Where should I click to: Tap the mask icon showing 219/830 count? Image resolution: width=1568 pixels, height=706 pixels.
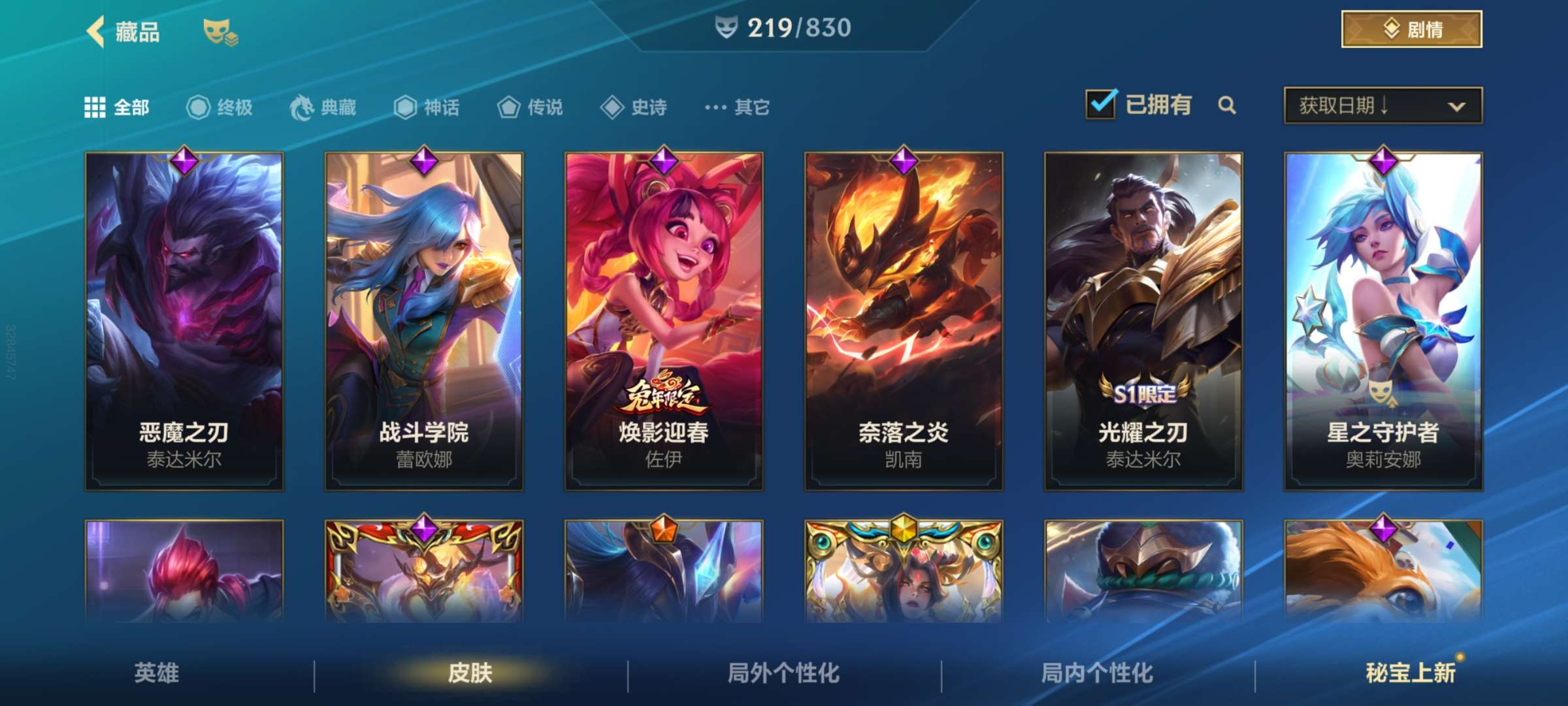[727, 27]
